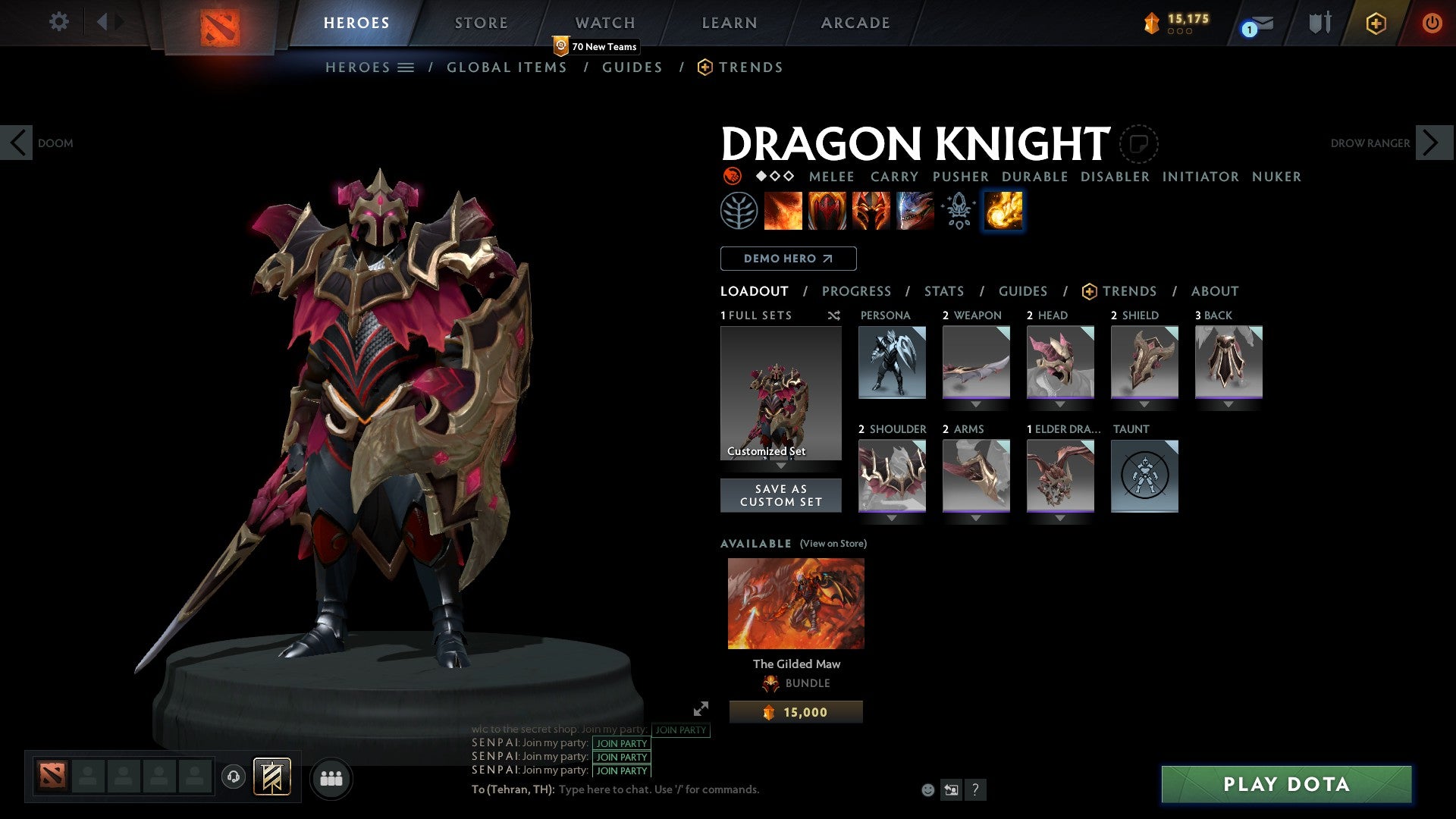The width and height of the screenshot is (1456, 819).
Task: Toggle the voice chat headset icon
Action: pyautogui.click(x=234, y=777)
